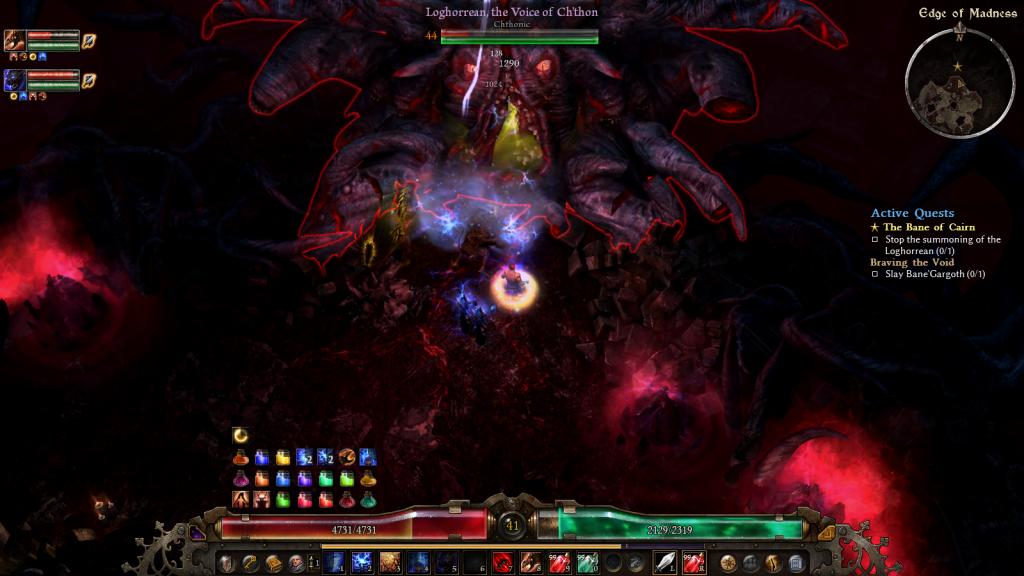Click the character level 41 badge
Image resolution: width=1024 pixels, height=576 pixels.
coord(512,526)
